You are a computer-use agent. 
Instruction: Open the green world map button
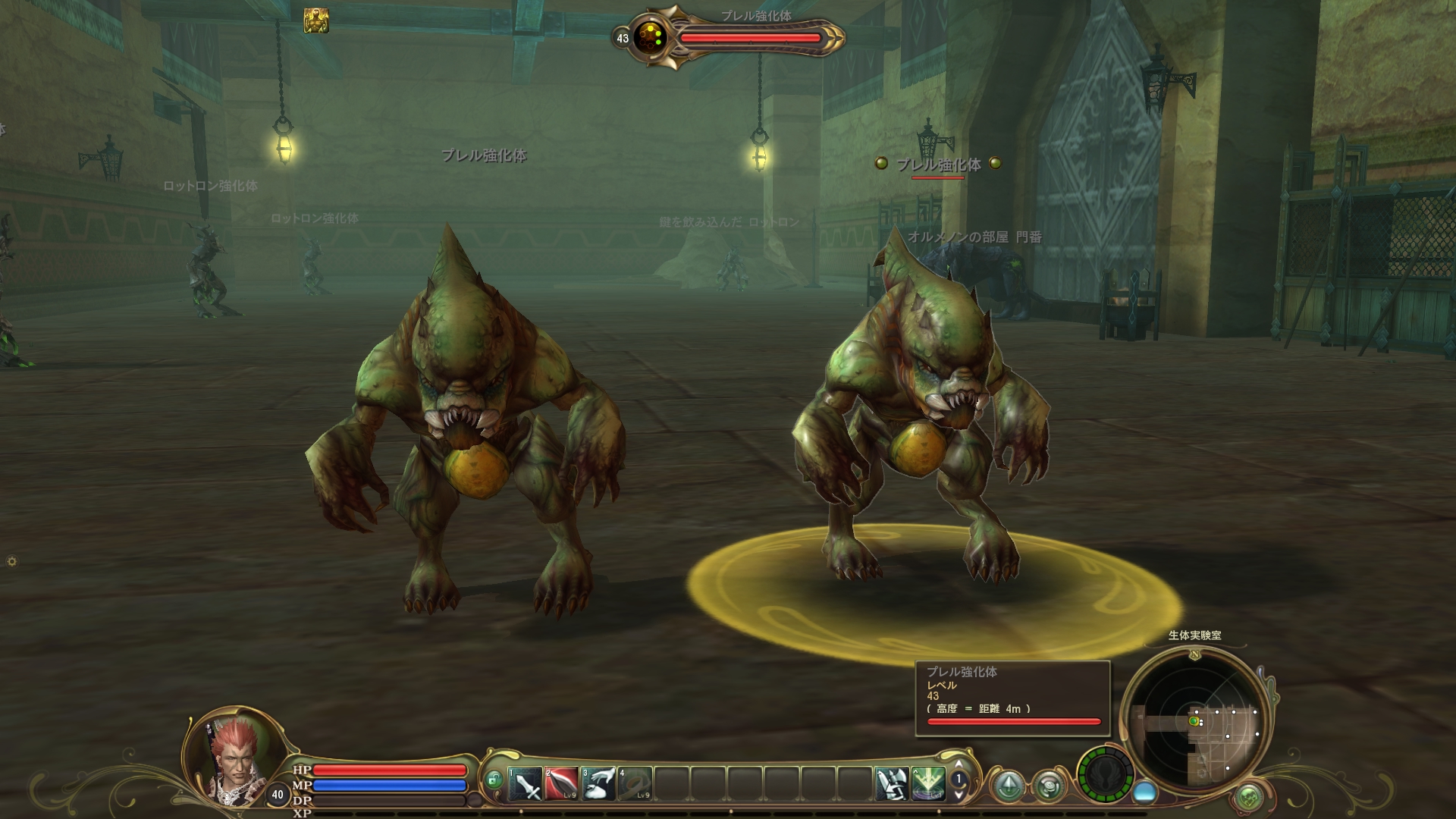(1248, 796)
